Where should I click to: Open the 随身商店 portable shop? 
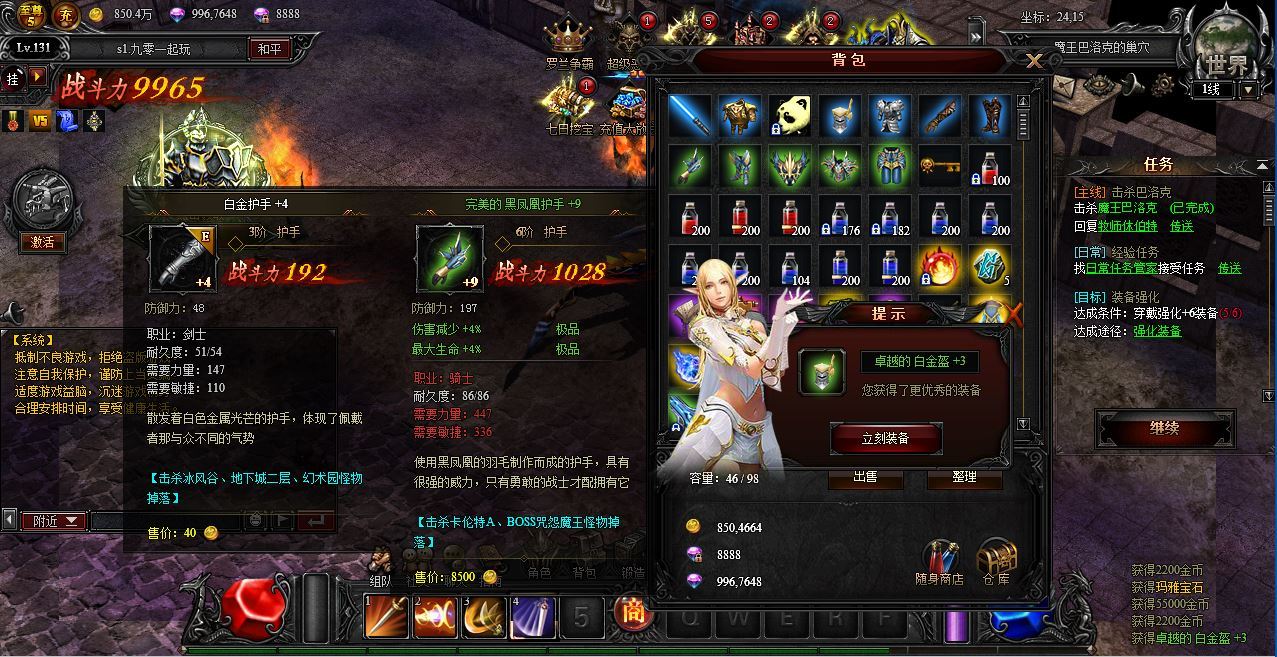(939, 562)
